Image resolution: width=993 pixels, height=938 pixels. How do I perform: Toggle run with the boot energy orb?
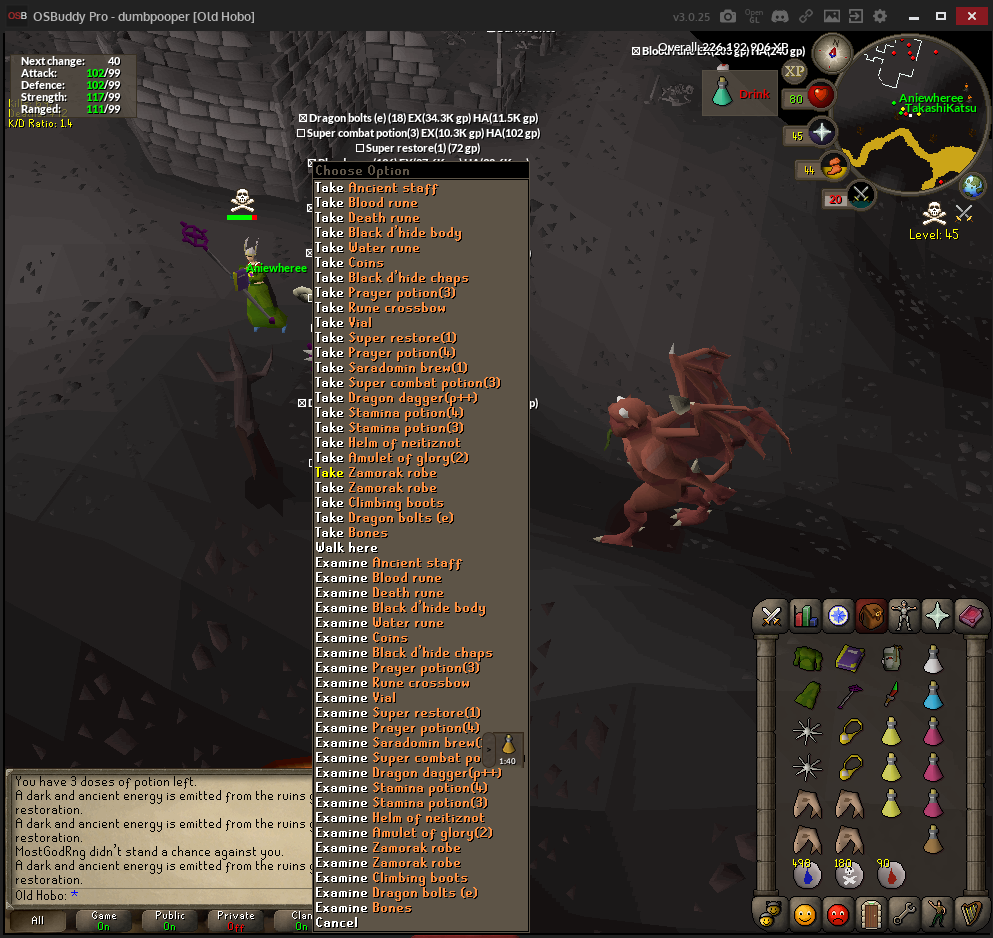coord(834,167)
